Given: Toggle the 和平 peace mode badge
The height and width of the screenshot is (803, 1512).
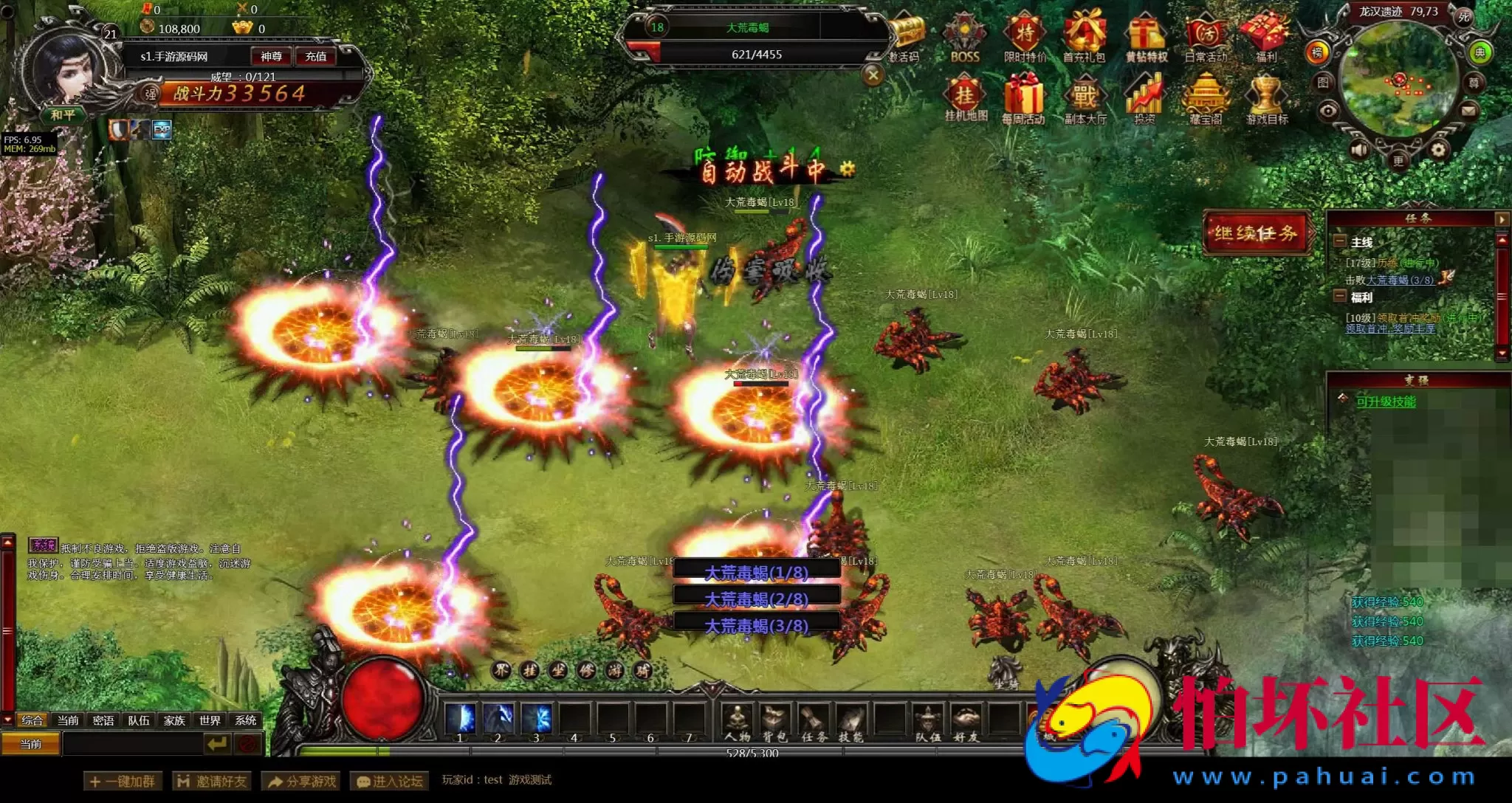Looking at the screenshot, I should (x=62, y=115).
